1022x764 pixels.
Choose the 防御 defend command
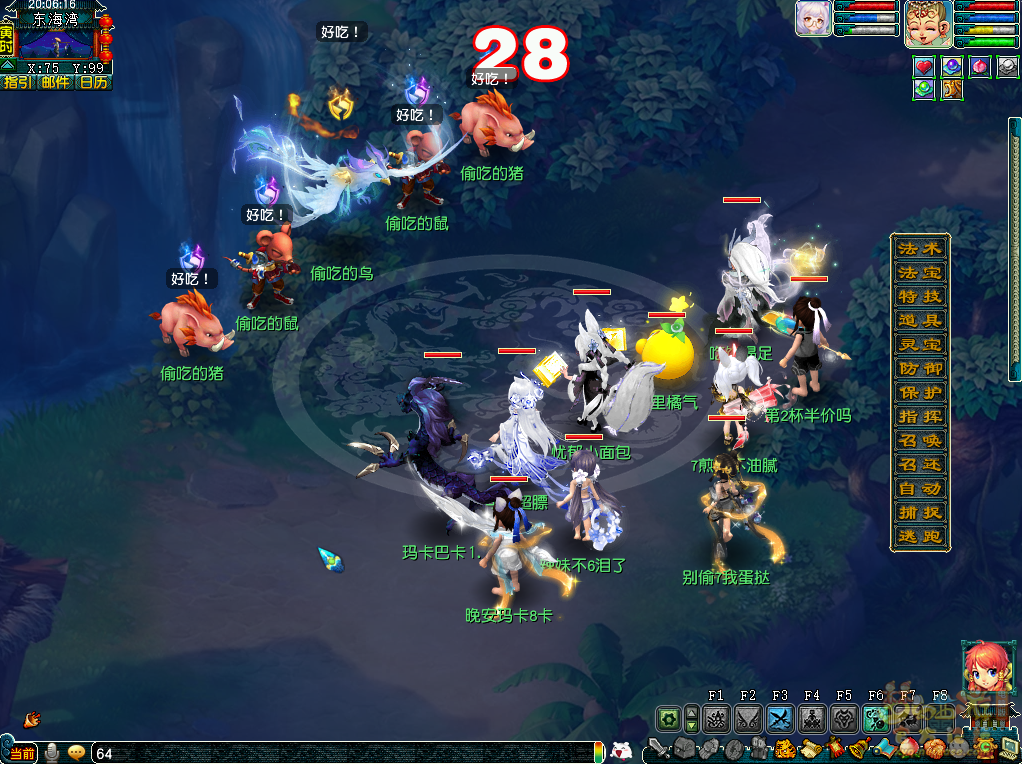point(919,369)
